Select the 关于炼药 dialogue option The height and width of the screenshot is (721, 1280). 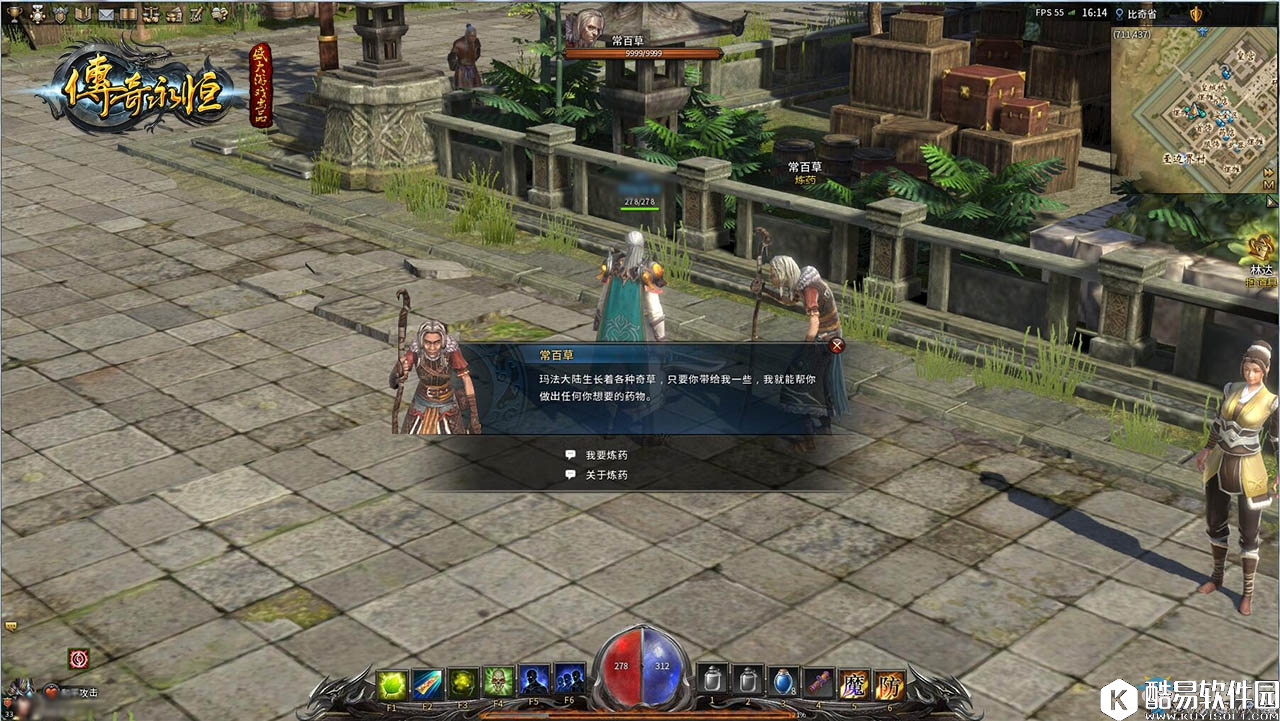[606, 475]
